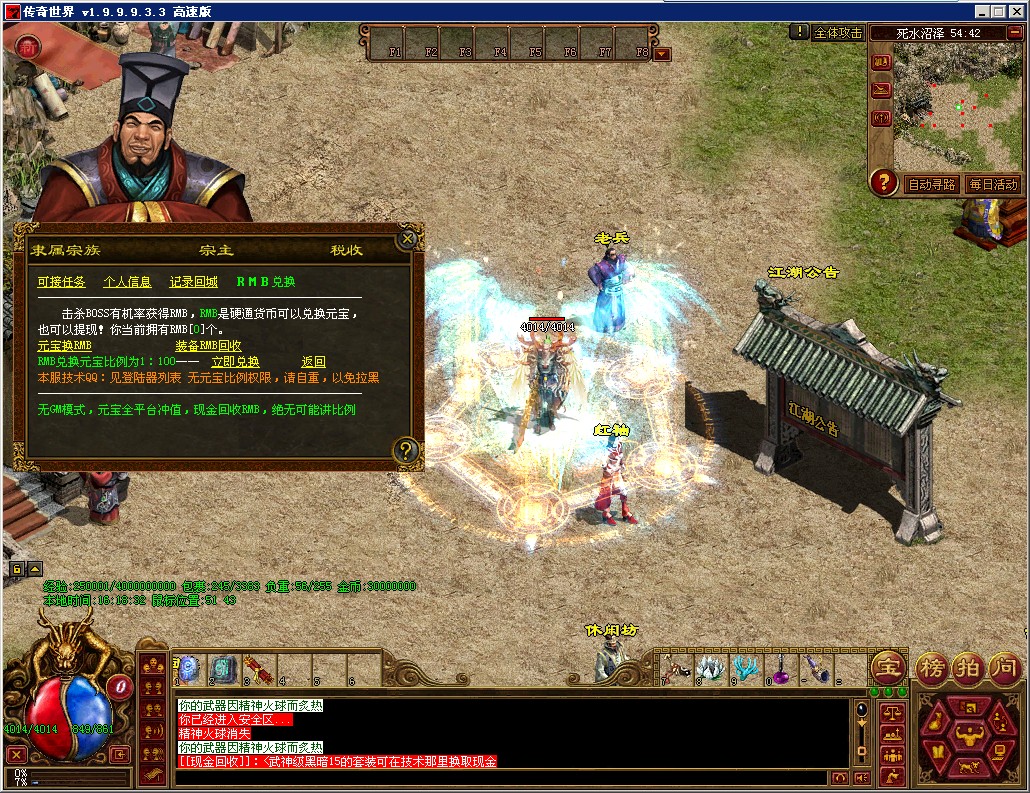The image size is (1030, 793).
Task: Activate the 自动寻路 auto-path button
Action: [931, 184]
